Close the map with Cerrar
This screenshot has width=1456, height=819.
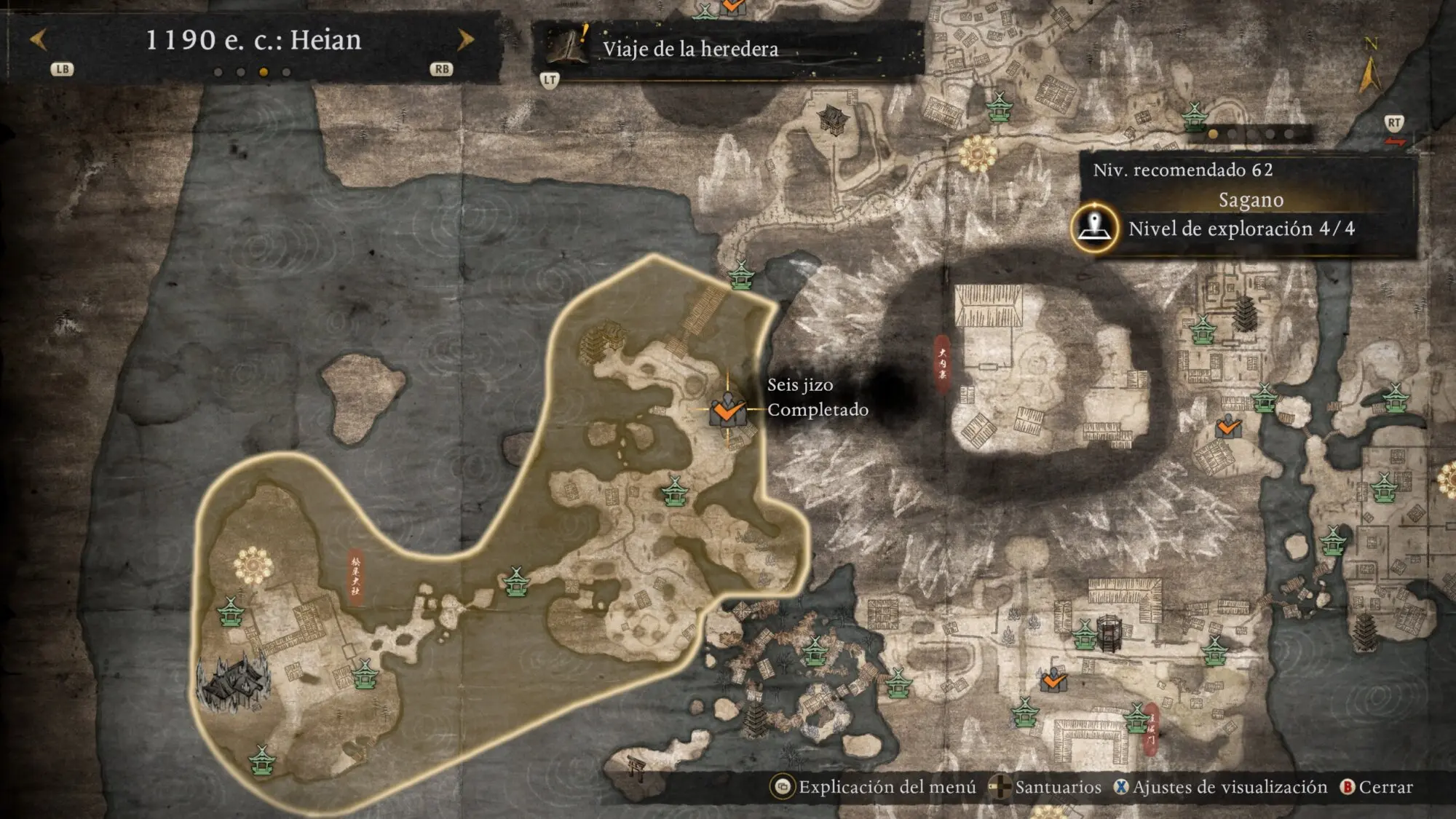coord(1377,787)
